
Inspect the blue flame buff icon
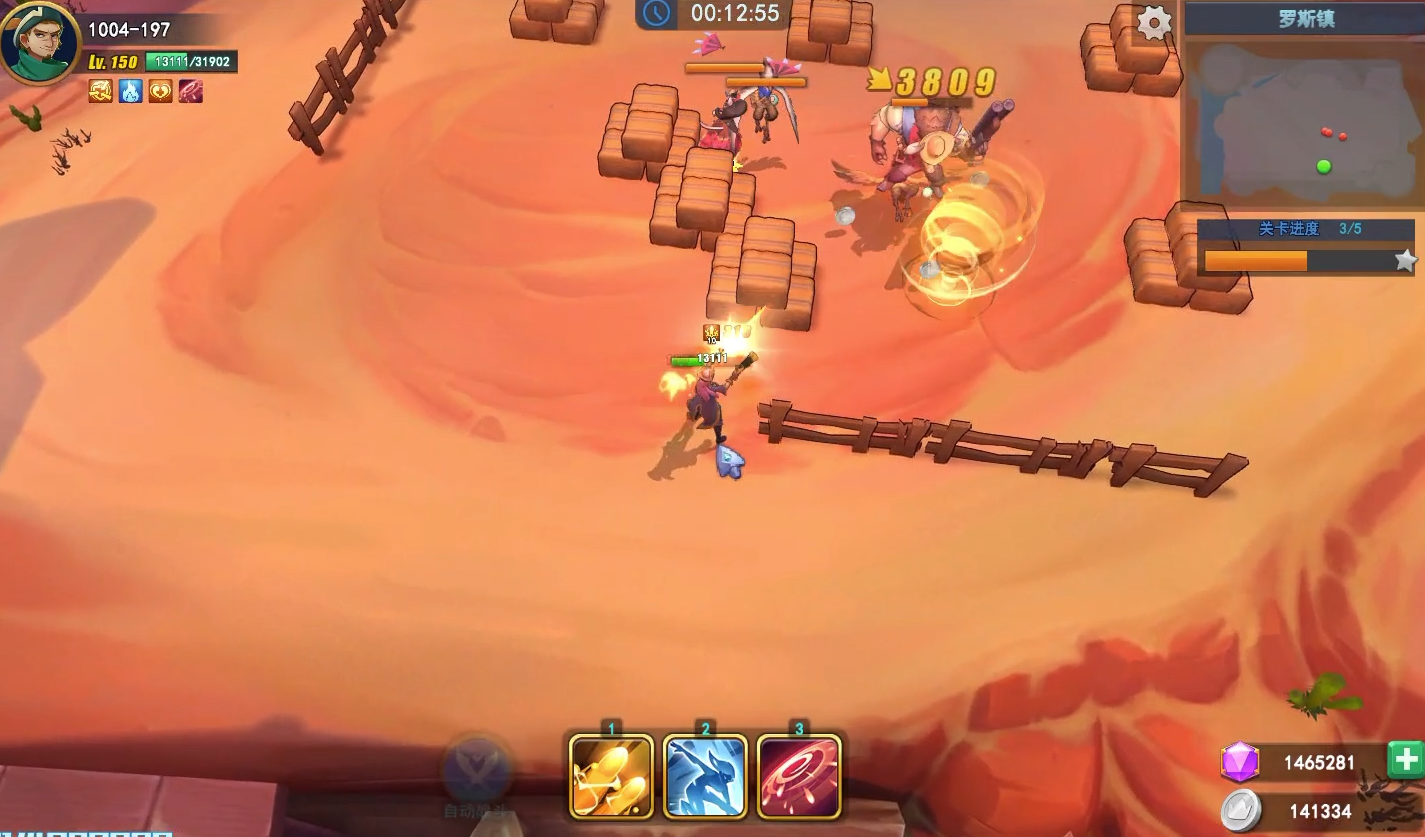[x=131, y=91]
